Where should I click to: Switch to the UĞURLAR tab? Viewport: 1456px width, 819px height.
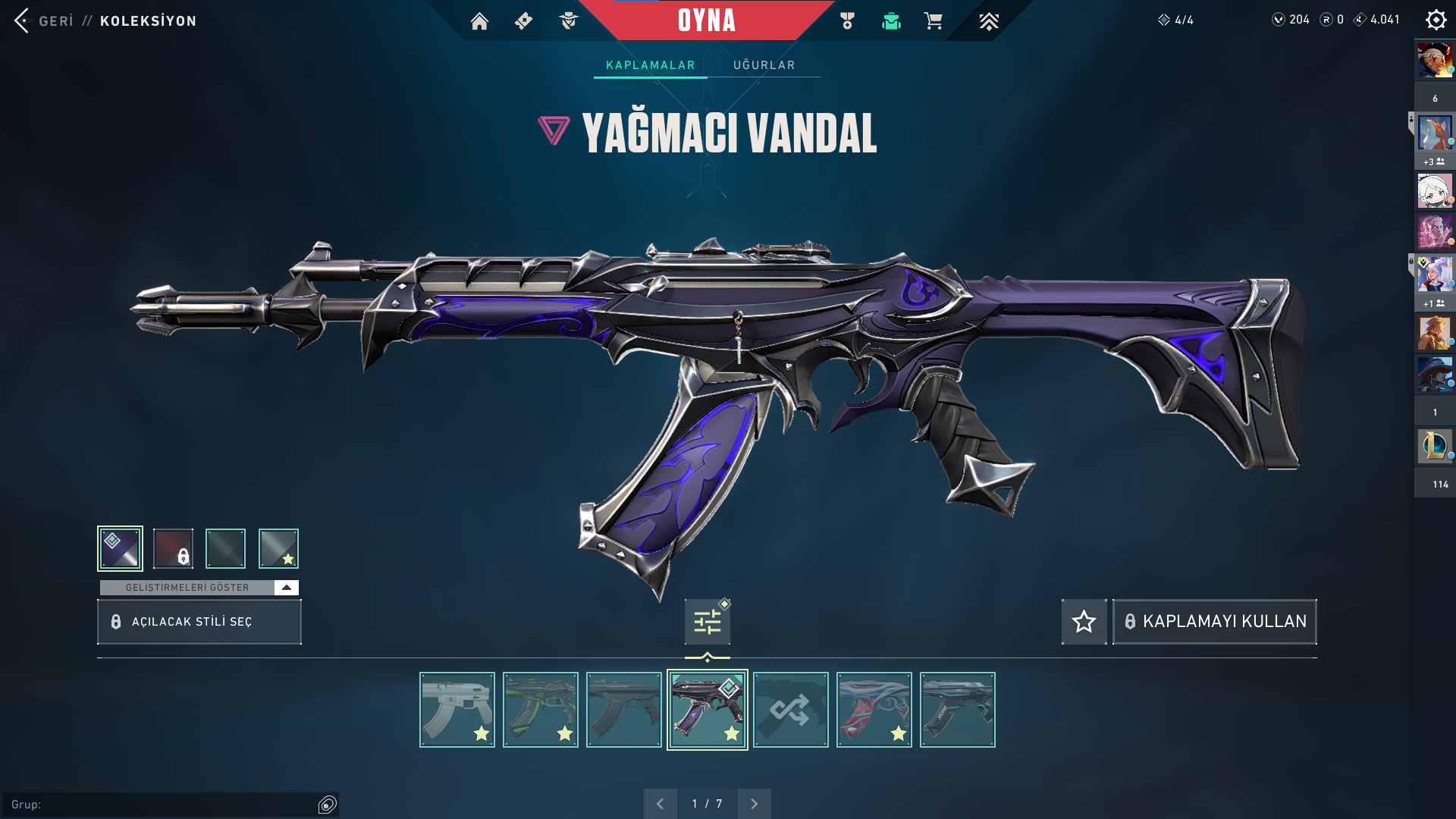pos(764,65)
